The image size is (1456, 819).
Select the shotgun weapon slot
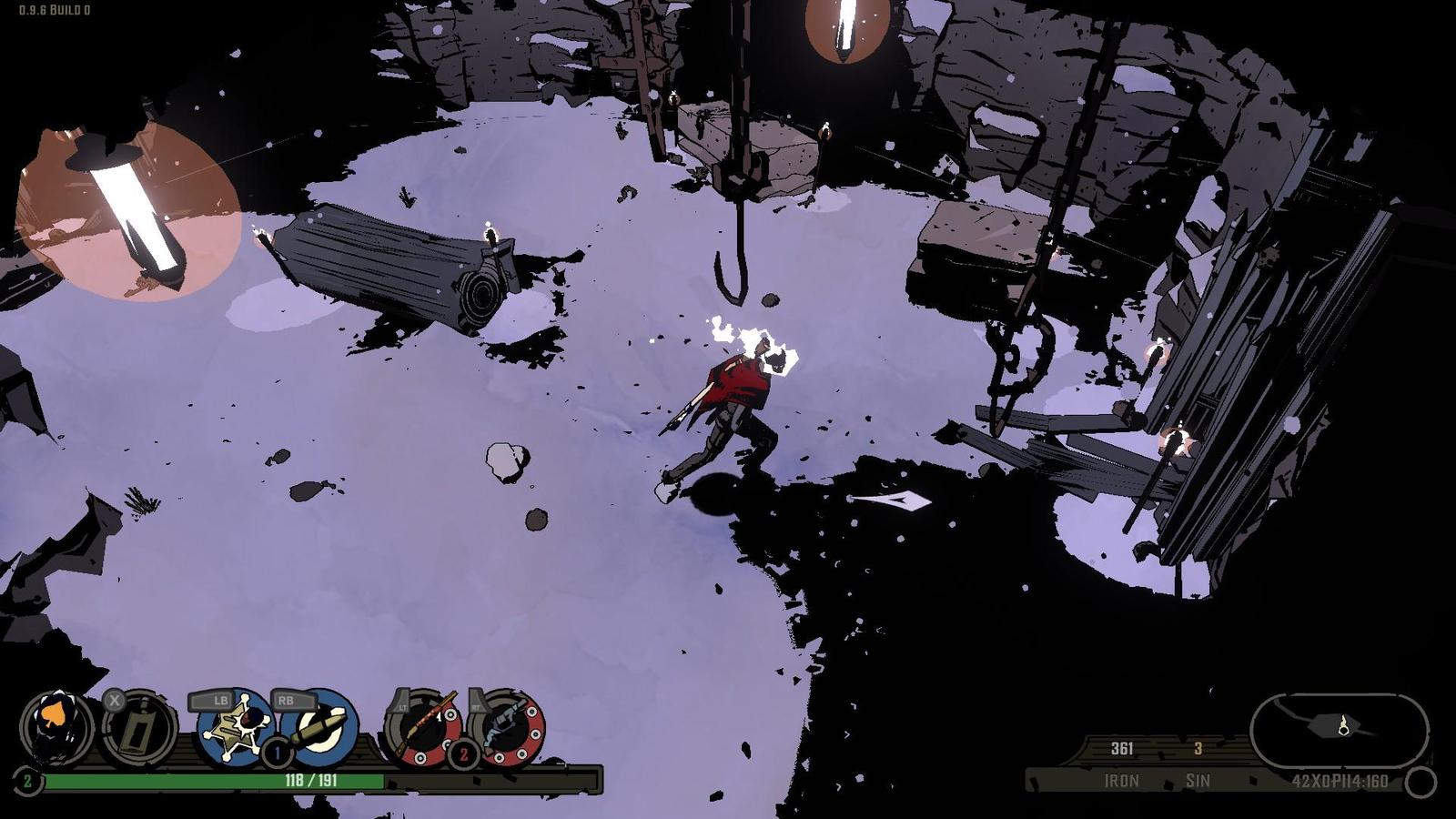coord(424,727)
